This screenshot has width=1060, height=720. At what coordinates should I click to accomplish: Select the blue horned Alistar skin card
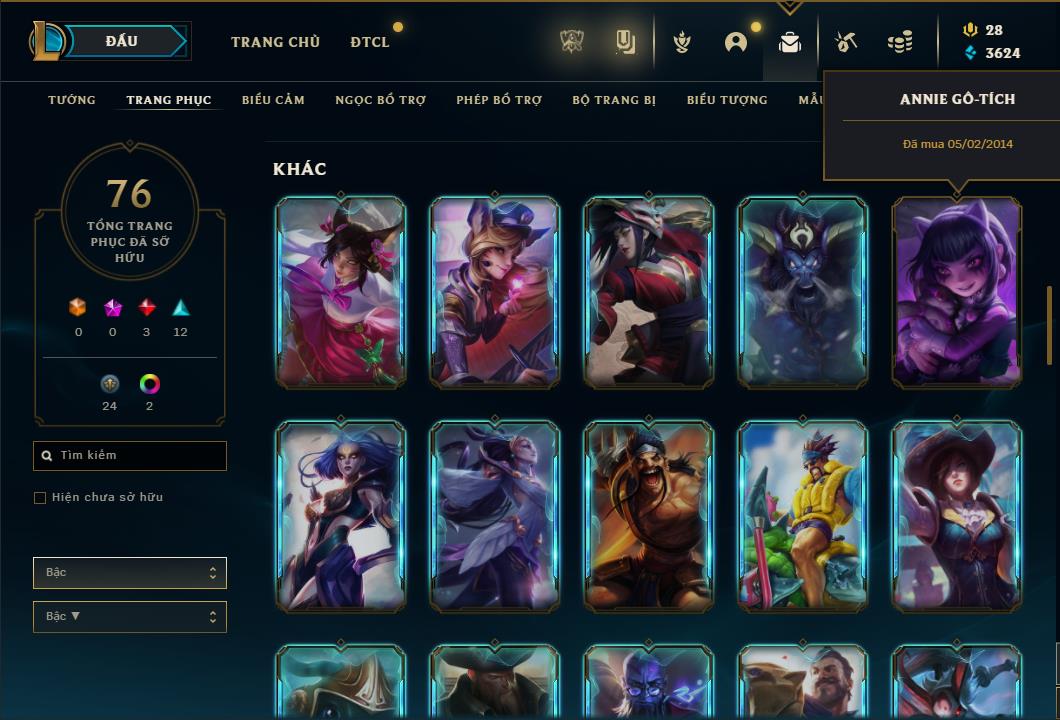coord(803,292)
